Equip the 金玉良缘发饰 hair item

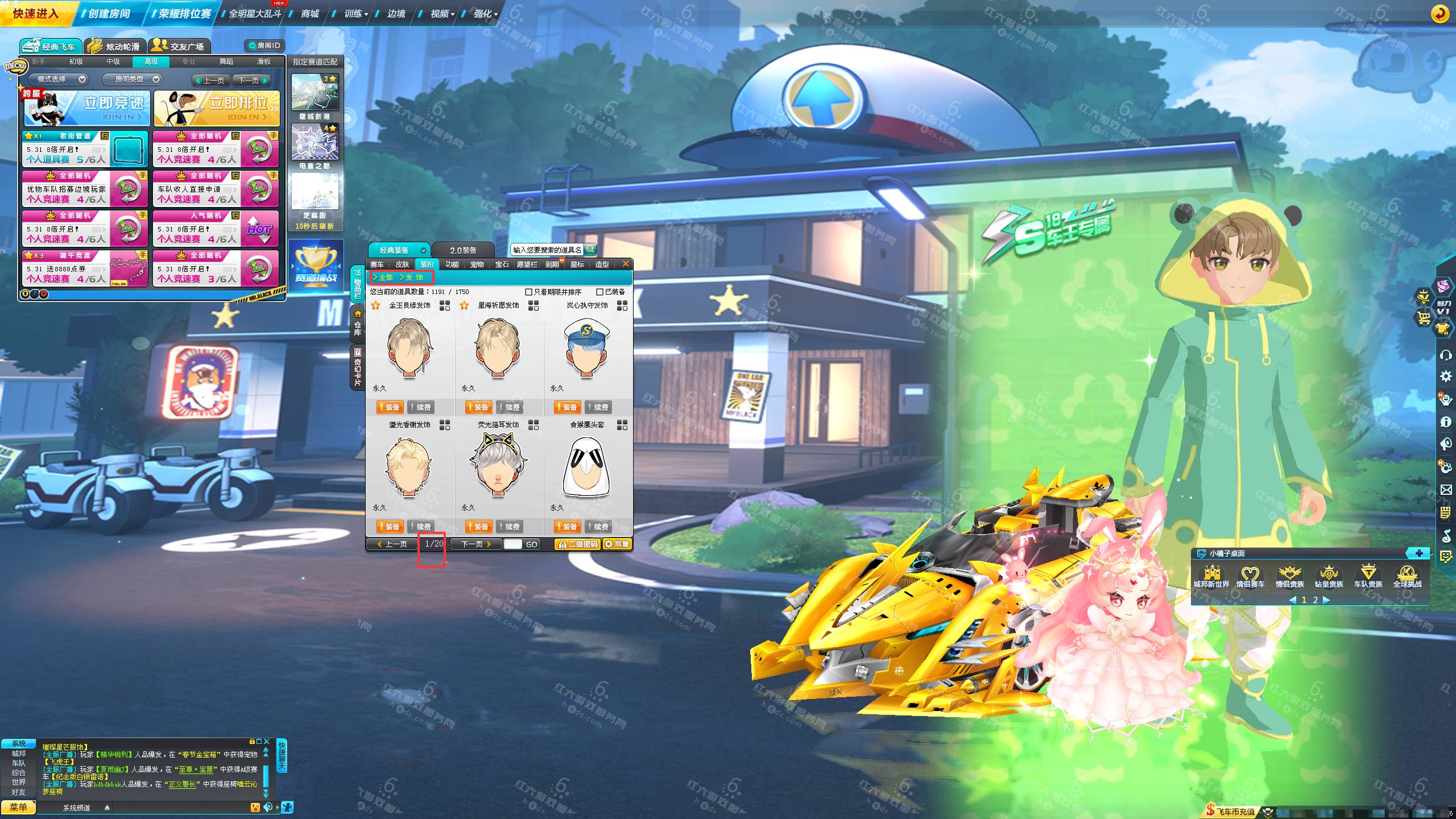point(390,407)
